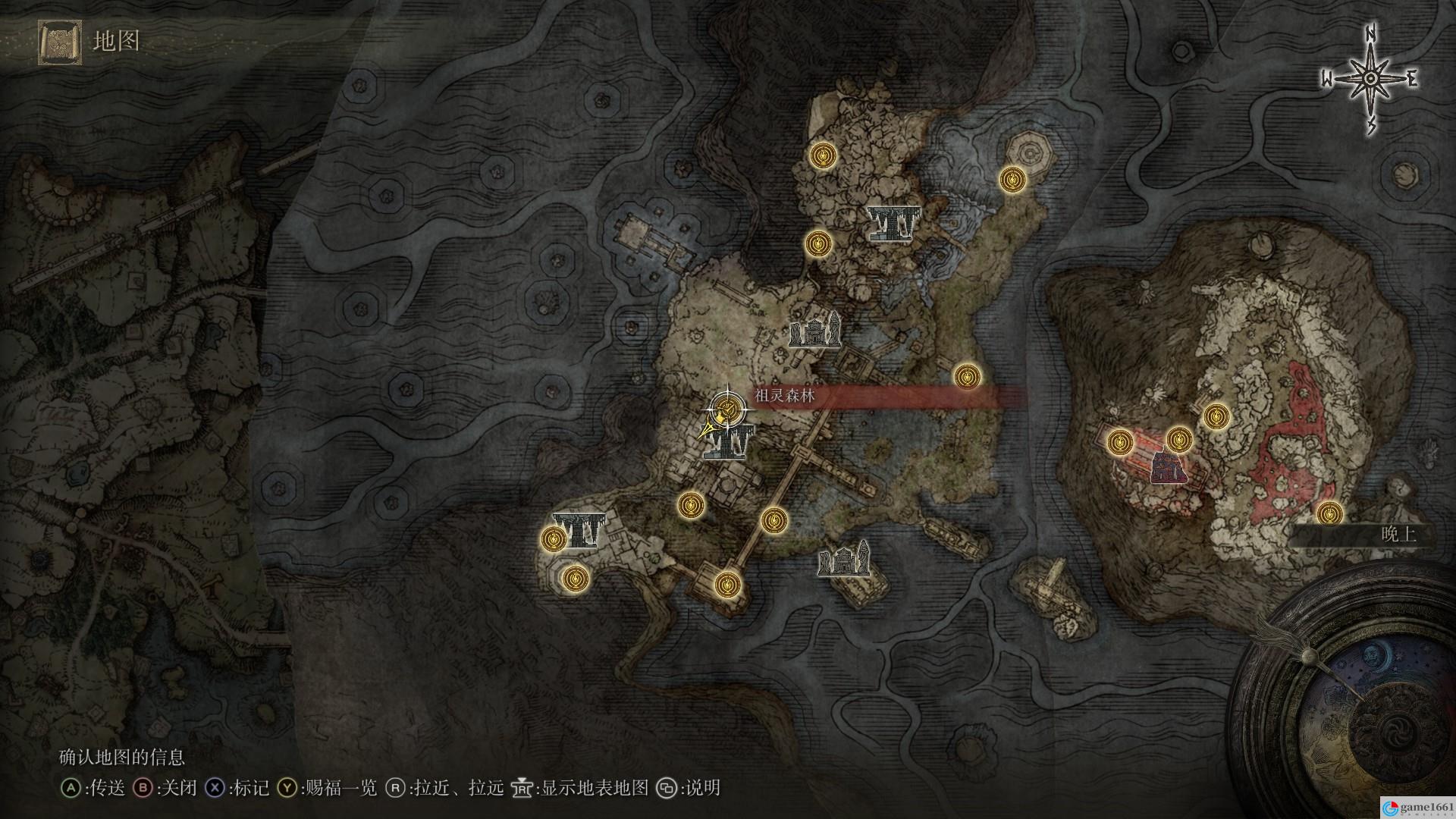Choose the ruins icon above the 祖灵森林 label
Viewport: 1456px width, 819px height.
click(x=815, y=330)
